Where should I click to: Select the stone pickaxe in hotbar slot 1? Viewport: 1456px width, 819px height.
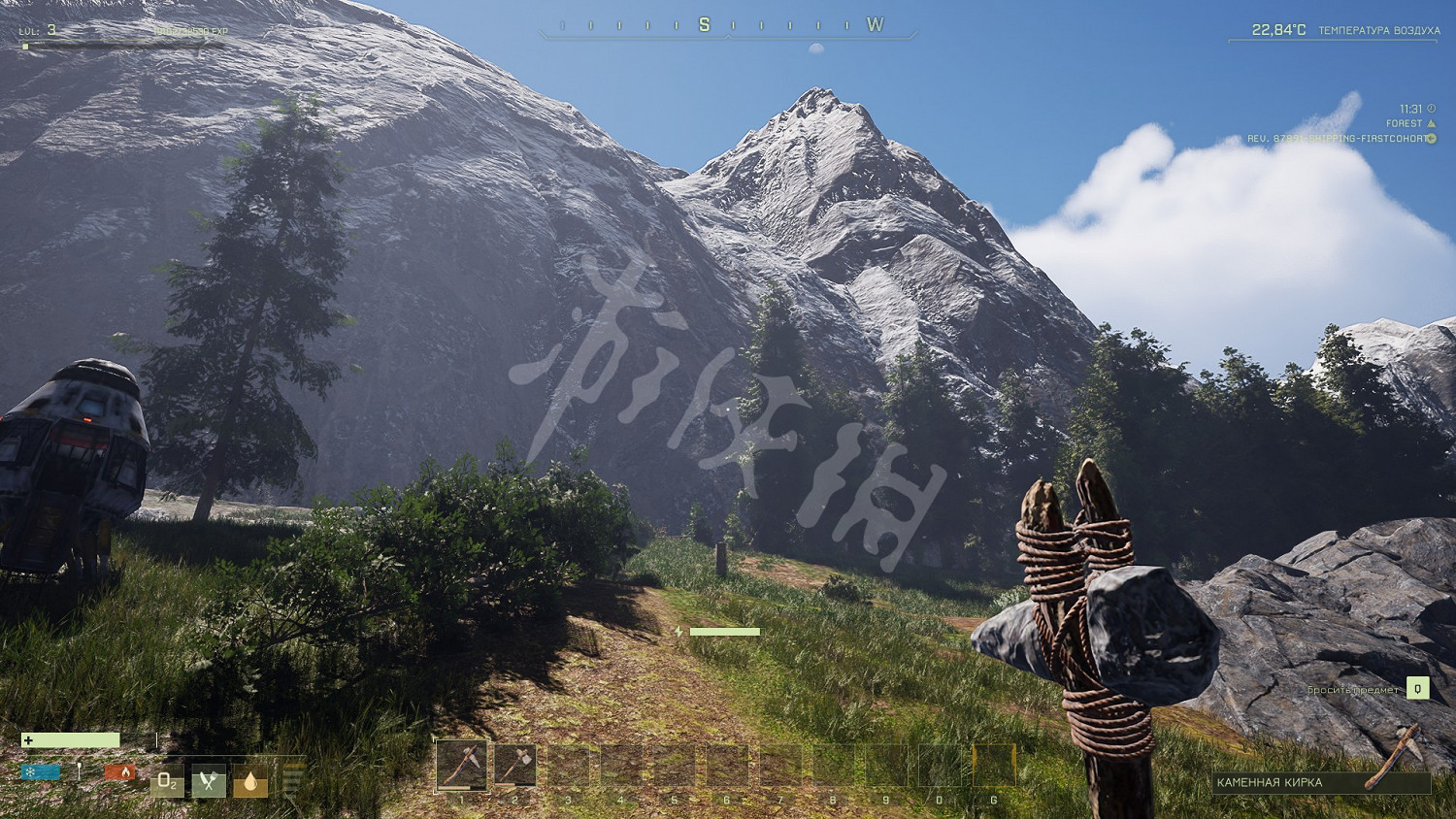(461, 765)
